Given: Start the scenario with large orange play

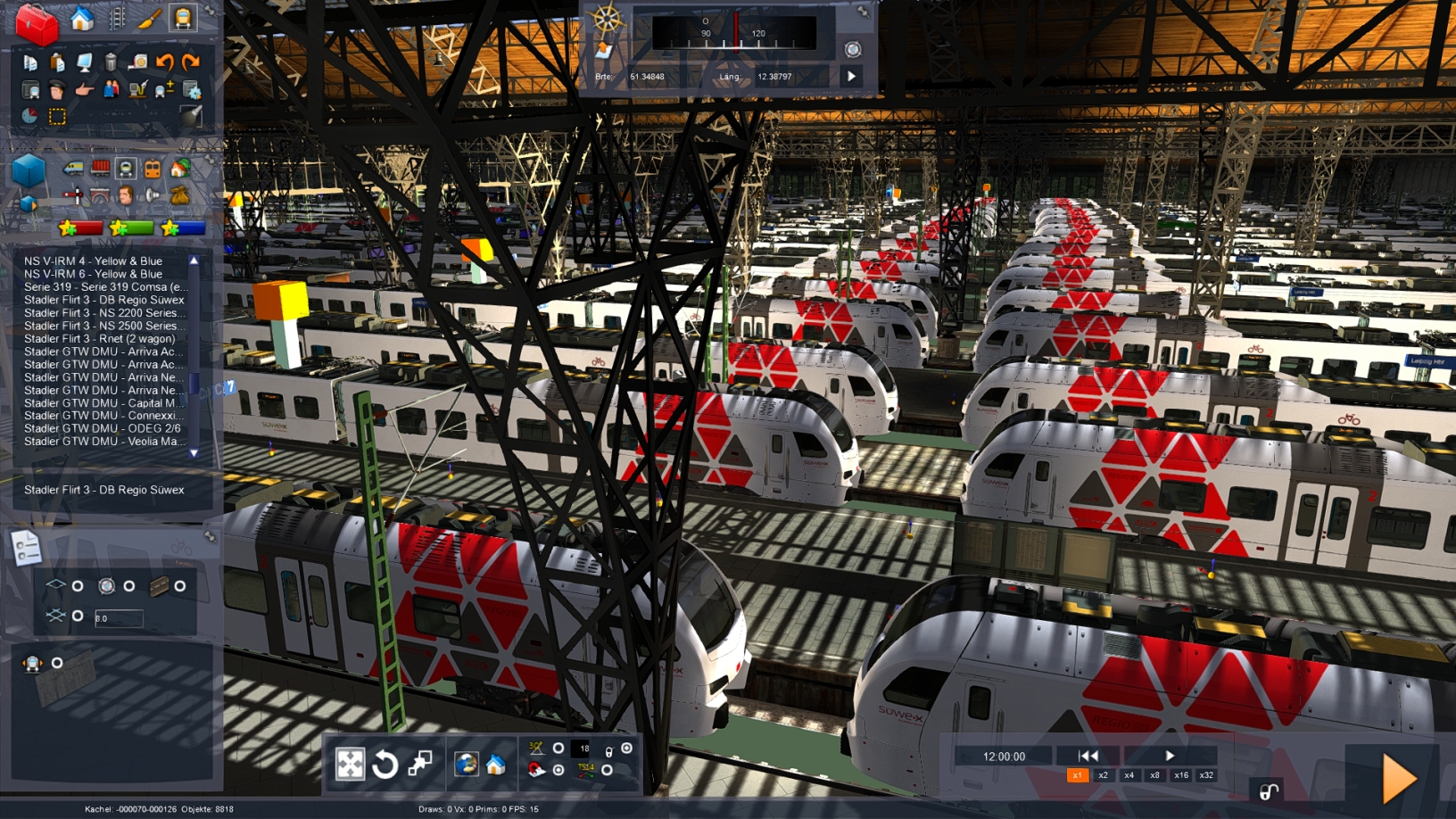Looking at the screenshot, I should 1399,779.
